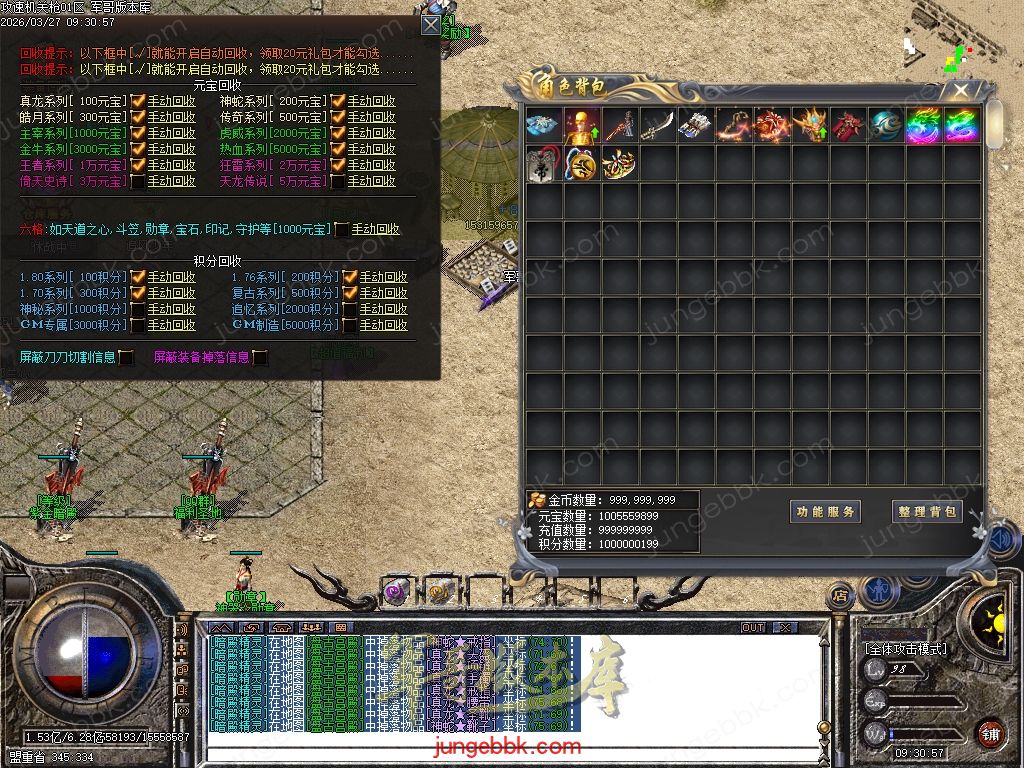
Task: Select the golden skeleton item in backpack
Action: pyautogui.click(x=581, y=126)
